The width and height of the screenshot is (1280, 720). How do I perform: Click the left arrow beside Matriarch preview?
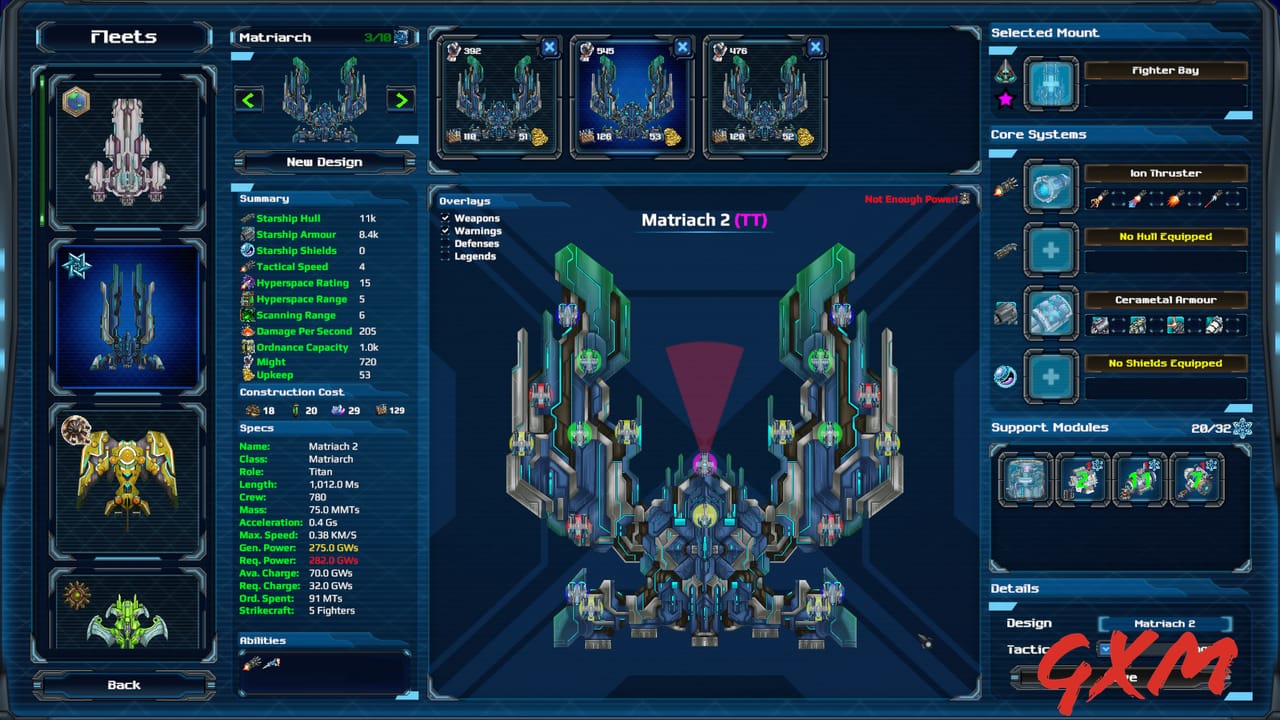[249, 100]
